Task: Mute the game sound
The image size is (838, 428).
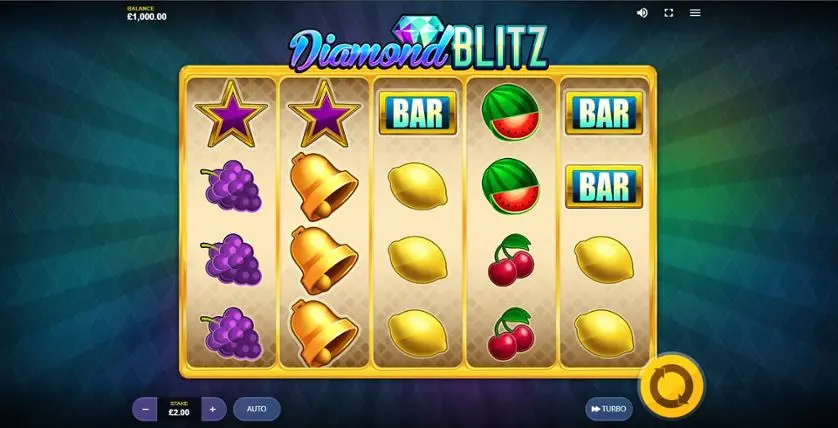Action: pyautogui.click(x=642, y=13)
